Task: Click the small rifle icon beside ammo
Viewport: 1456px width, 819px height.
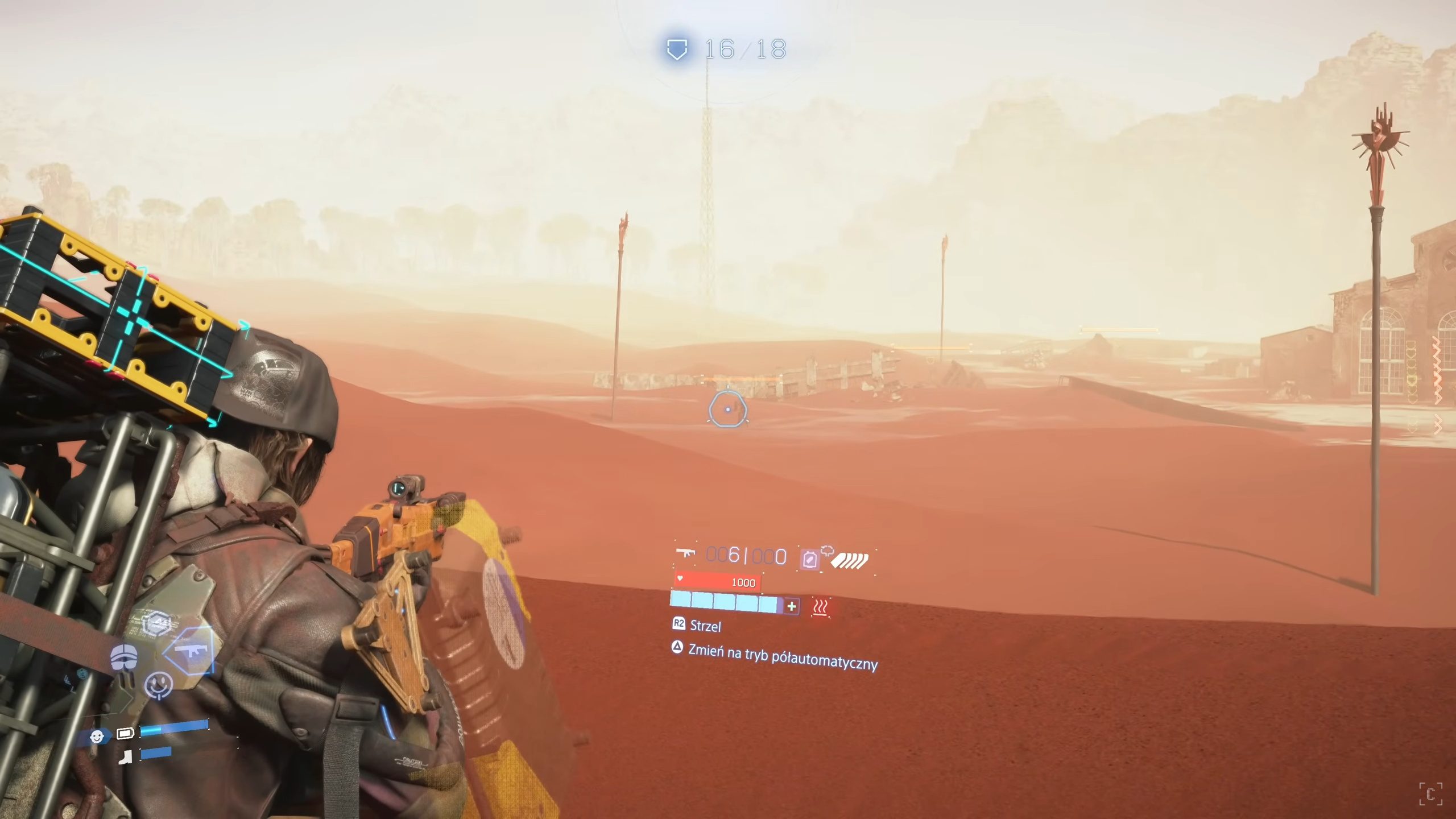Action: [686, 553]
